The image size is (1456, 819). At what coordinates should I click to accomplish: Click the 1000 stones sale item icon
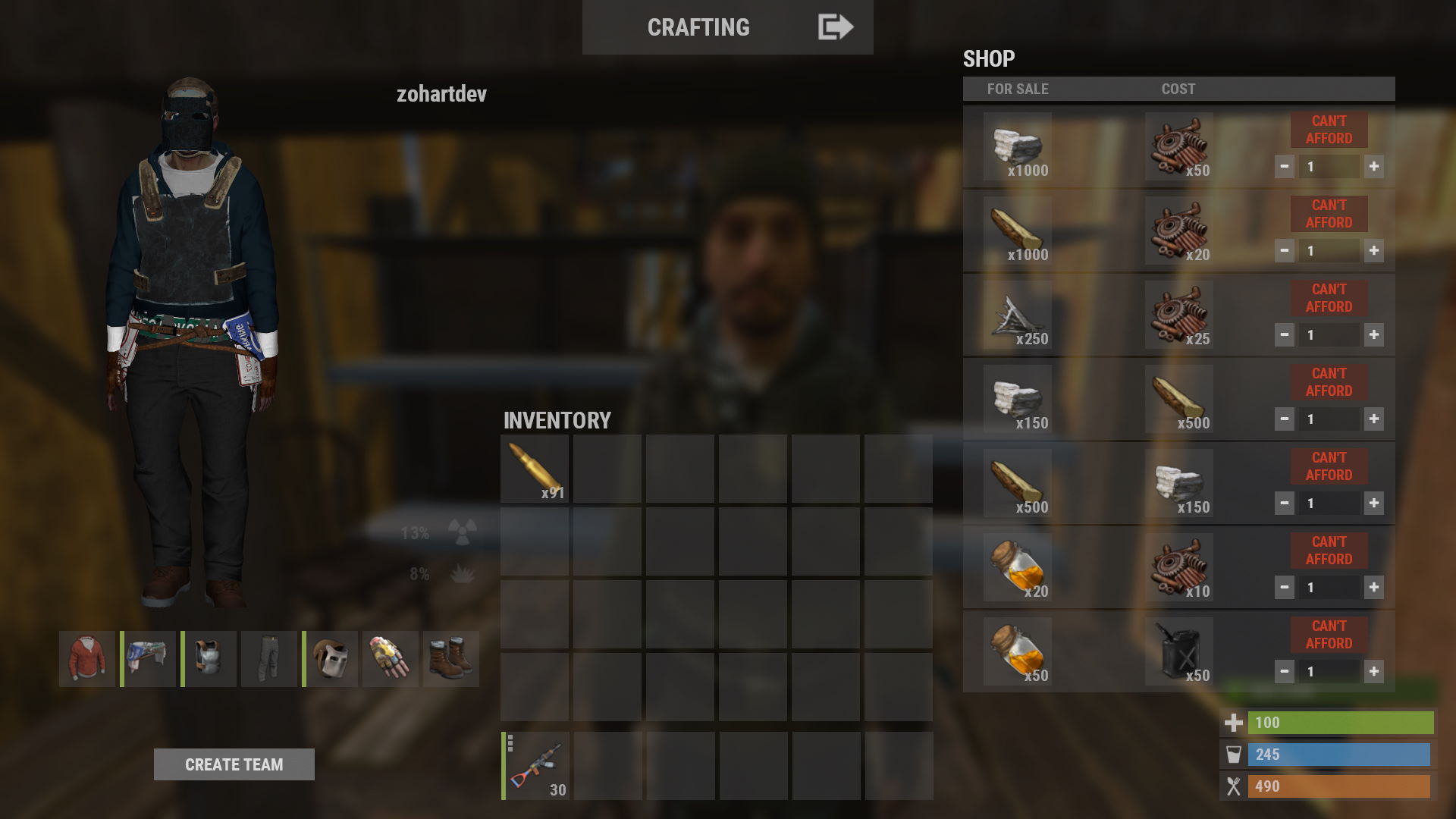click(x=1017, y=146)
